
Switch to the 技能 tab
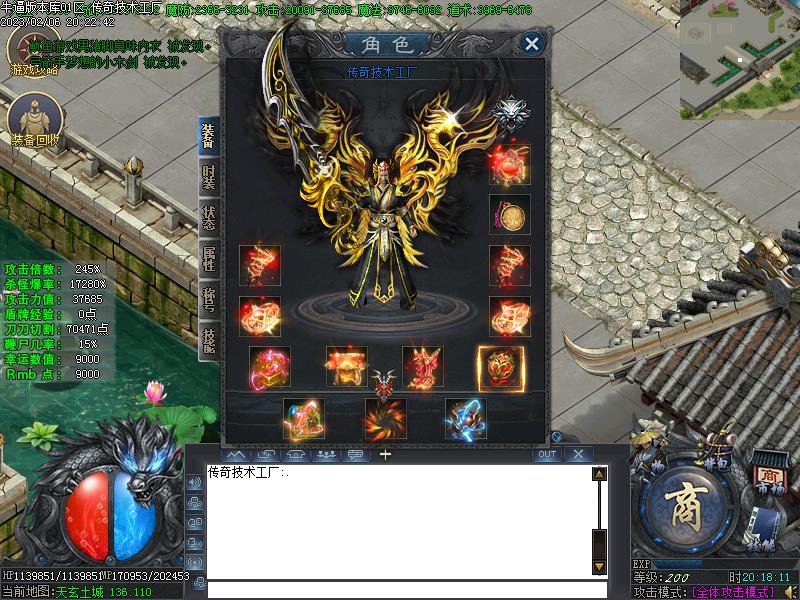[x=208, y=338]
